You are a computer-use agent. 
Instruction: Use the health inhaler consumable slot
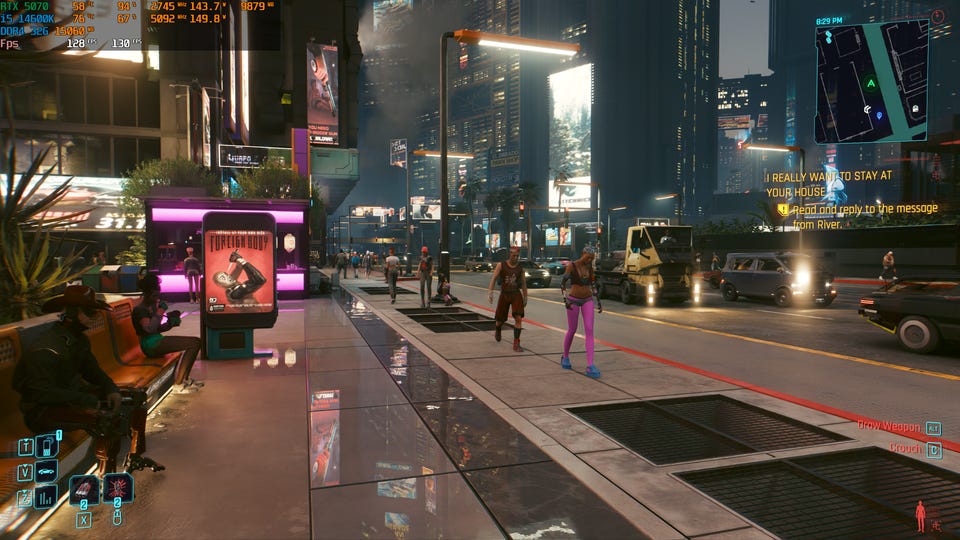coord(84,489)
